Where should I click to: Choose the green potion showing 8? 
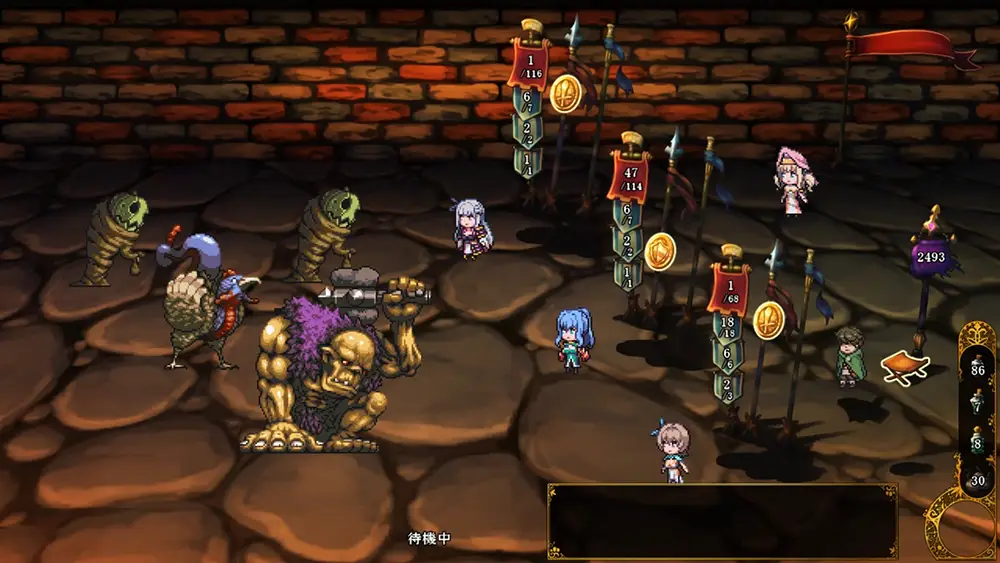click(978, 438)
